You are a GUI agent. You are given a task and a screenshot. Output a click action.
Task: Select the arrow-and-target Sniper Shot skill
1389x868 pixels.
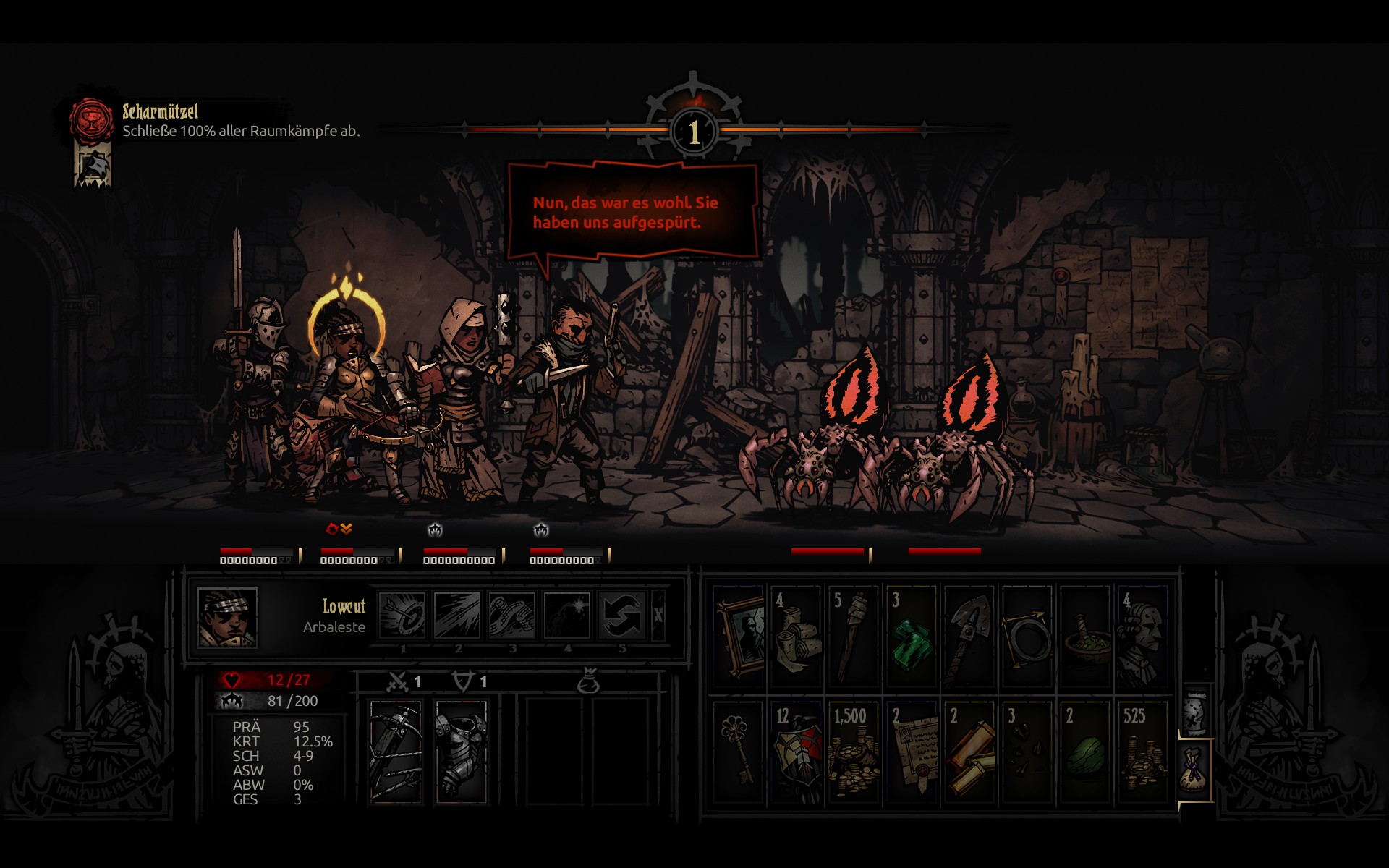pyautogui.click(x=402, y=616)
